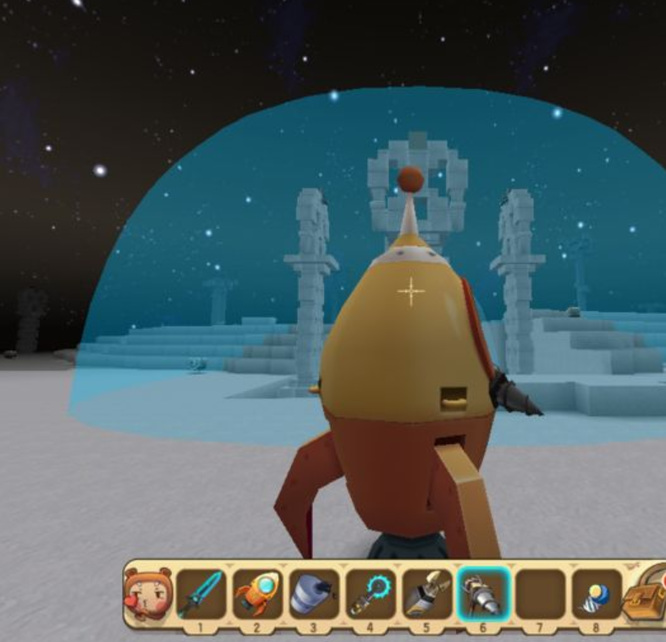Pick the highlighted drill in hotbar slot 6

483,592
